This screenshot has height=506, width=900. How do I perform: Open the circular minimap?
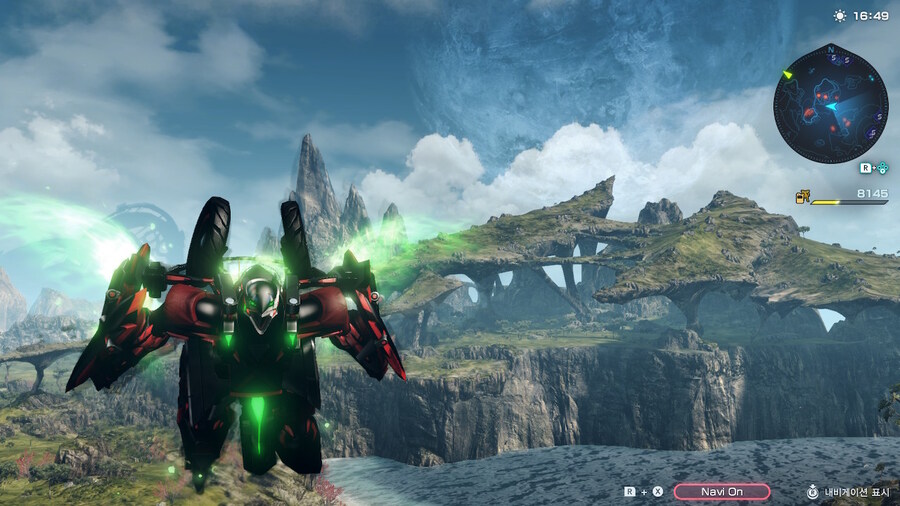pyautogui.click(x=830, y=104)
